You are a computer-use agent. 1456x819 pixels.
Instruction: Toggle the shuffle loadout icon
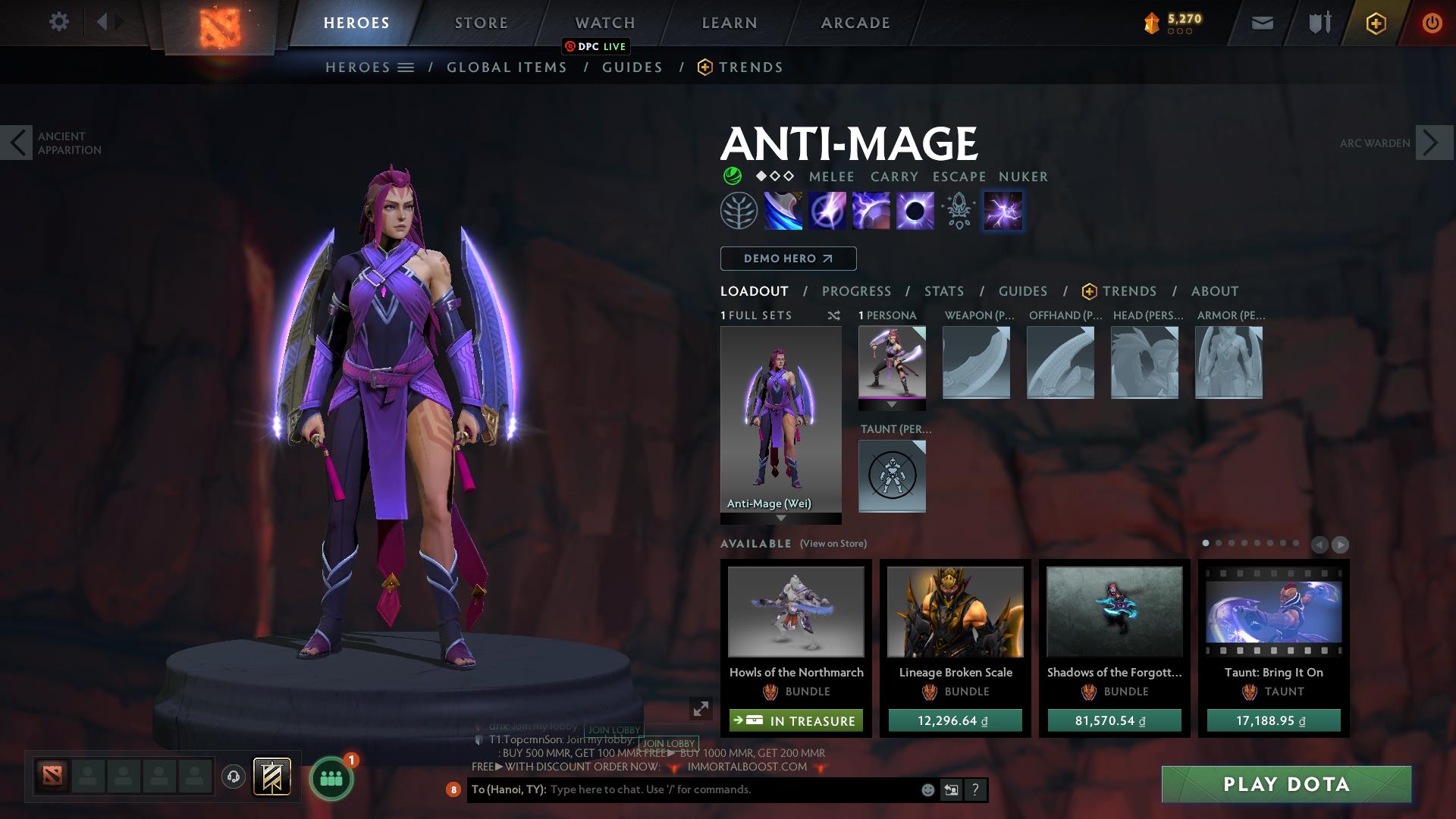pyautogui.click(x=834, y=316)
